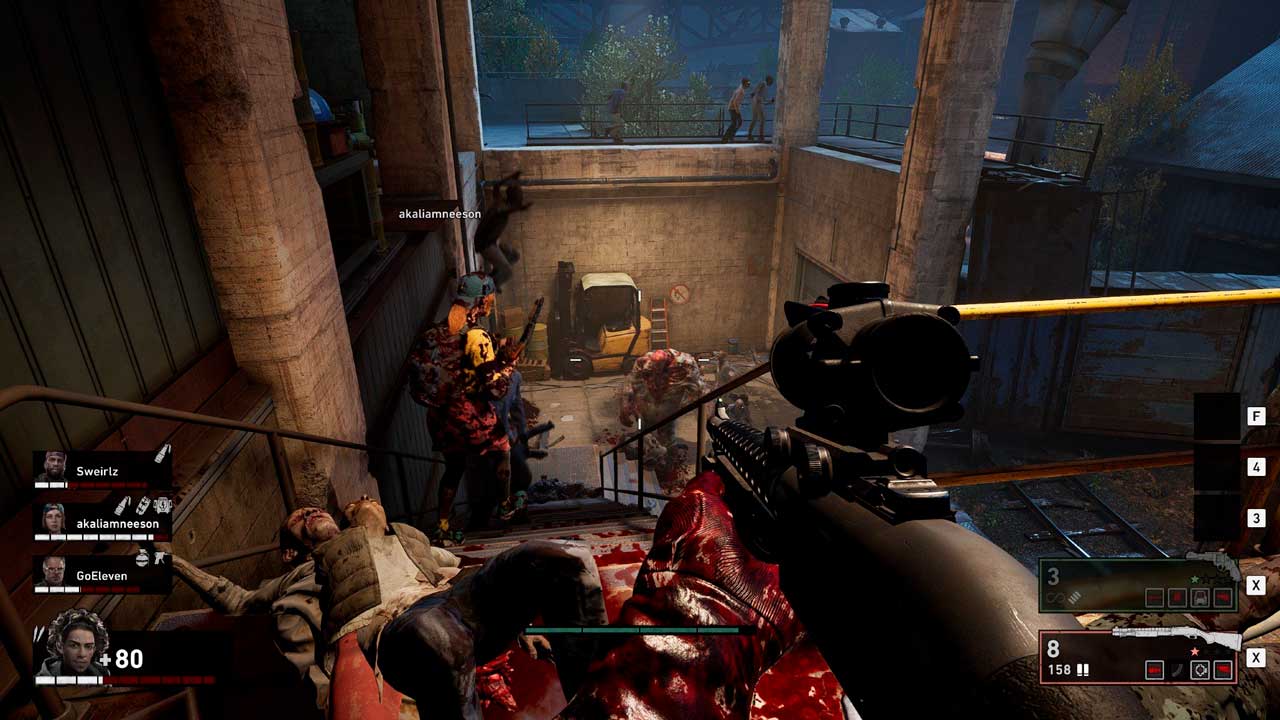Select GoEleven's sidearm pistol icon
Screen dimensions: 1280x720
161,559
